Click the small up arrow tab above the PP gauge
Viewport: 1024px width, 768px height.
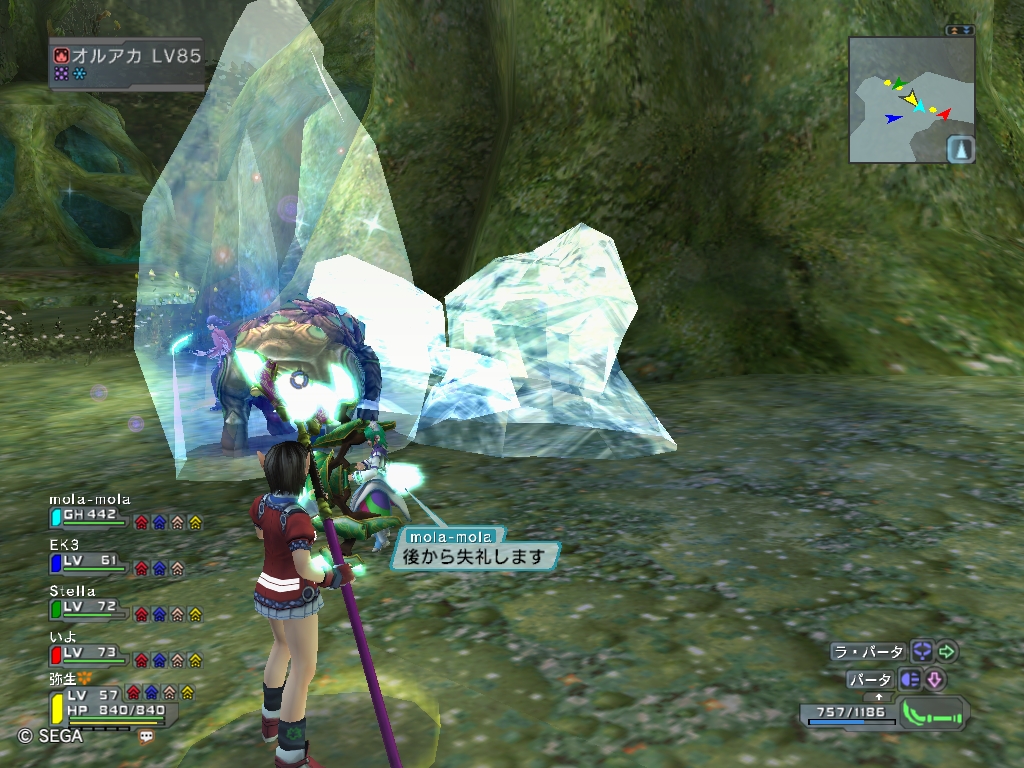[x=879, y=696]
